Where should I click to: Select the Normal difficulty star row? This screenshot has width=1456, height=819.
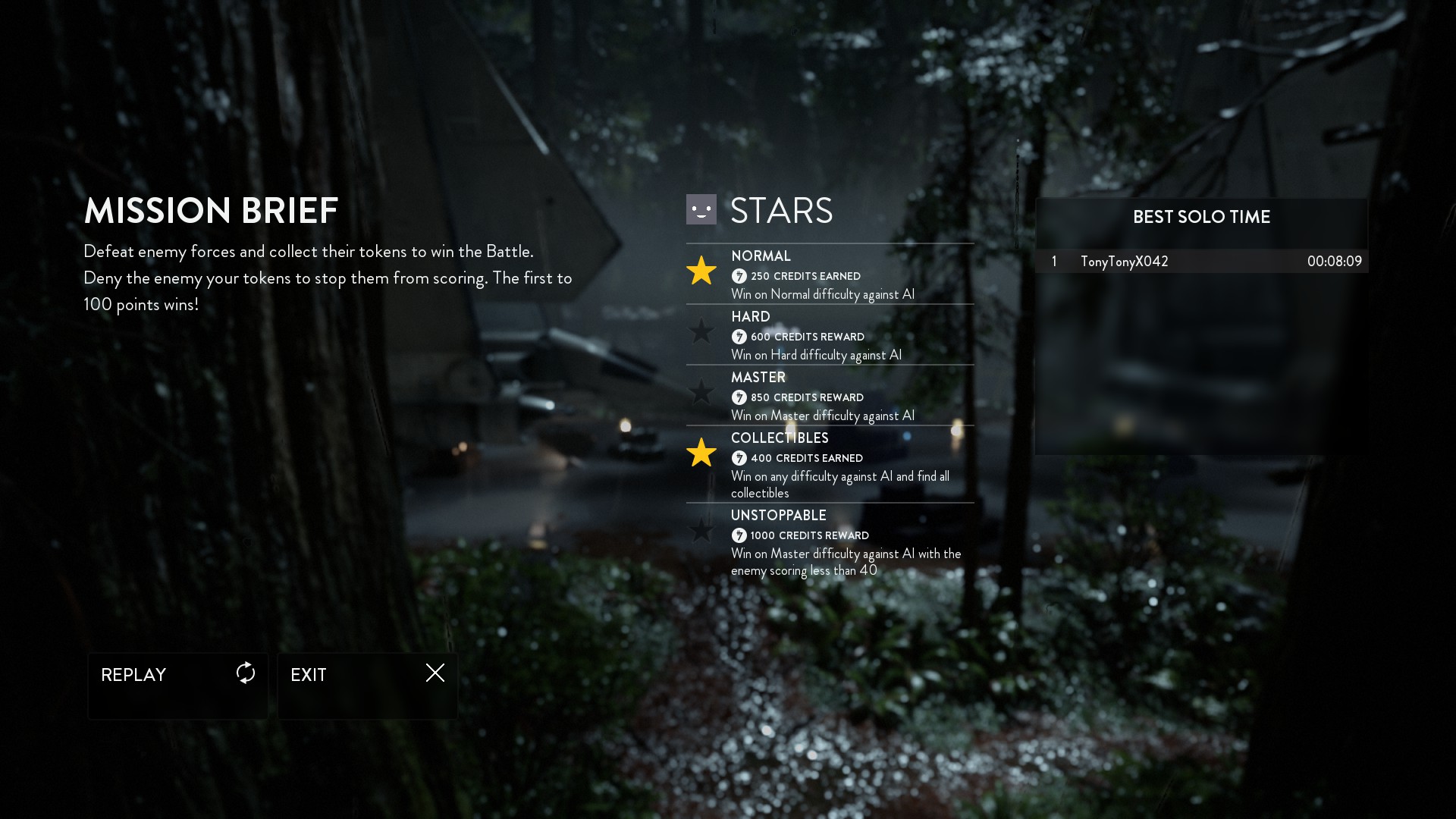(x=830, y=275)
